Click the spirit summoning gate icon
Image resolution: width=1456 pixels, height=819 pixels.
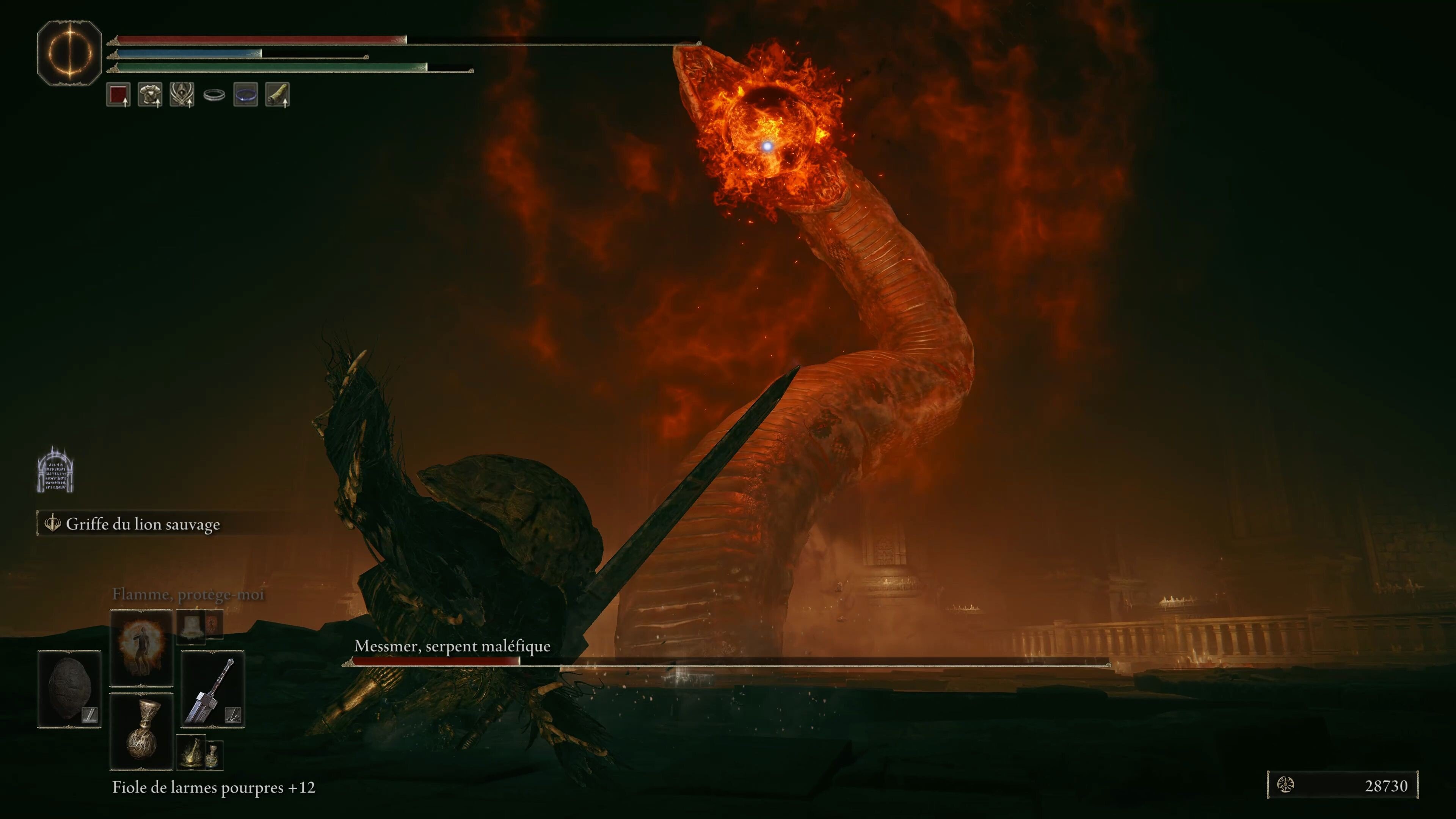coord(55,470)
